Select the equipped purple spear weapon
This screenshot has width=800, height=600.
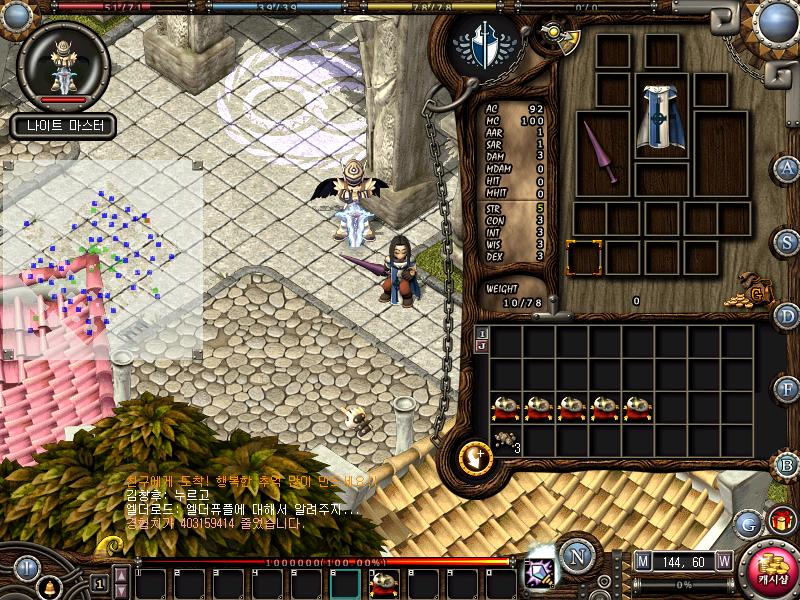[602, 153]
